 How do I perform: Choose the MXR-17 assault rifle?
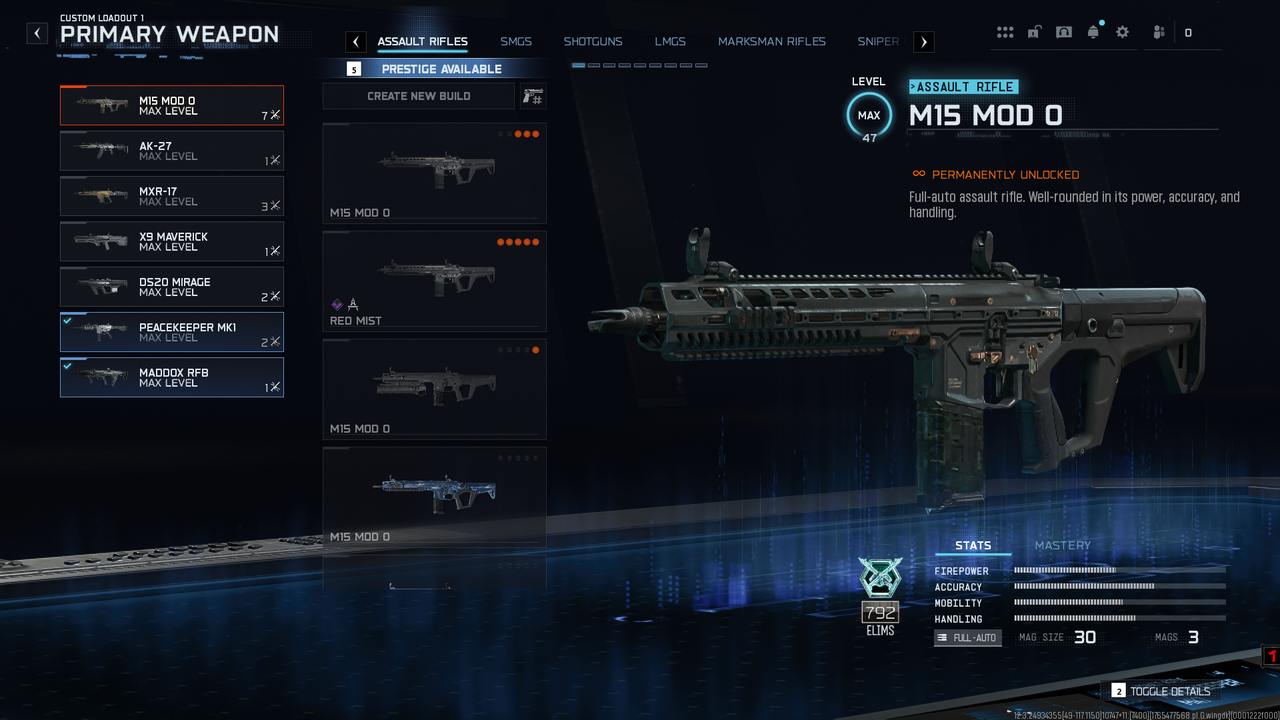click(x=172, y=196)
